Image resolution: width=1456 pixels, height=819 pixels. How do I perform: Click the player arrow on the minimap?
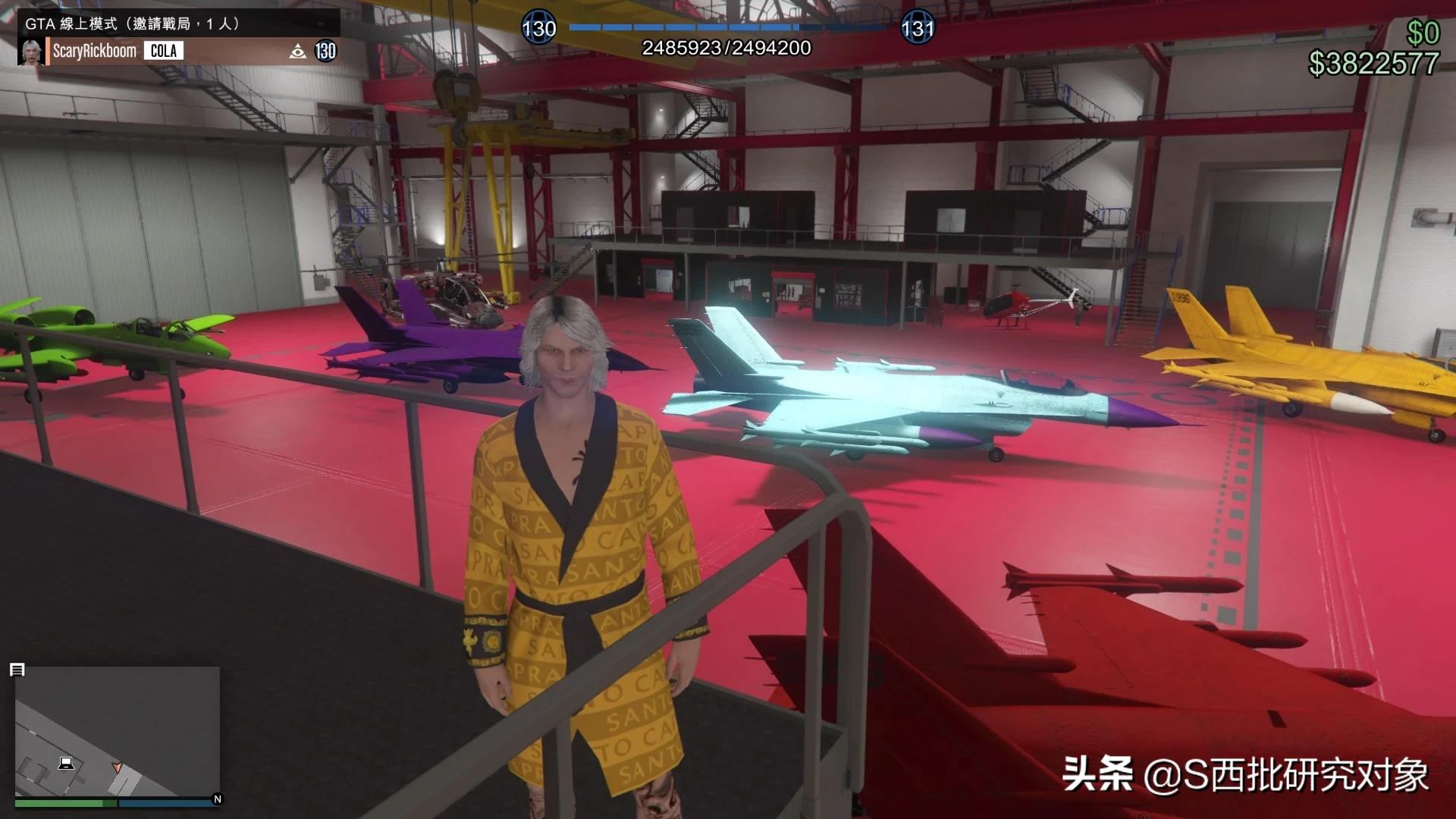119,766
